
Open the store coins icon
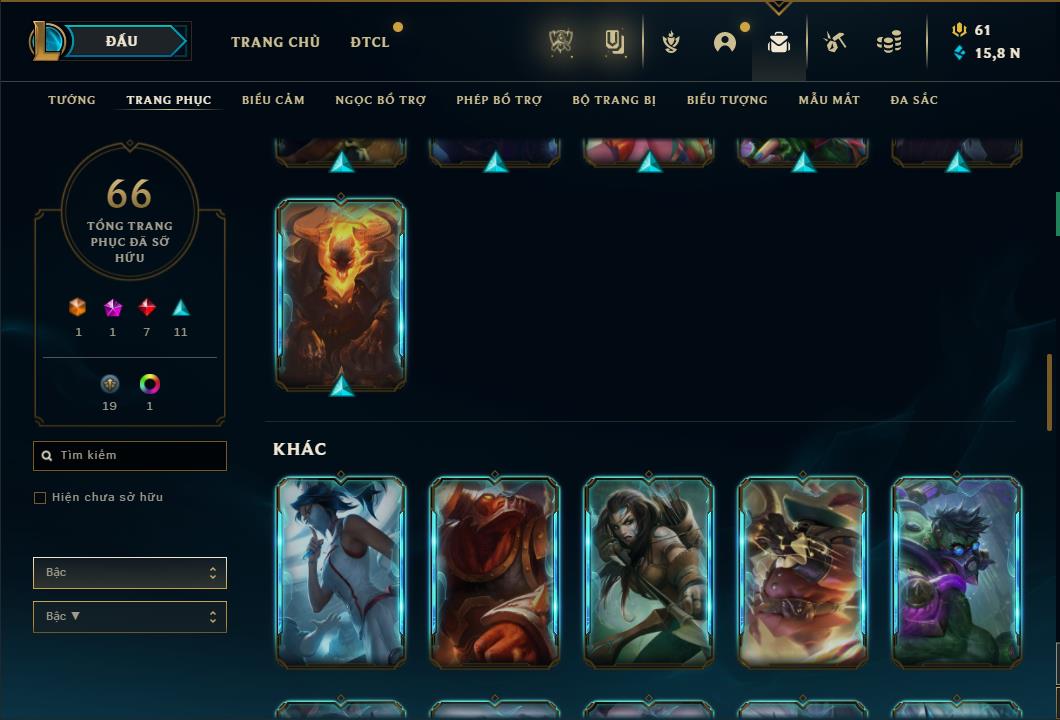(888, 42)
